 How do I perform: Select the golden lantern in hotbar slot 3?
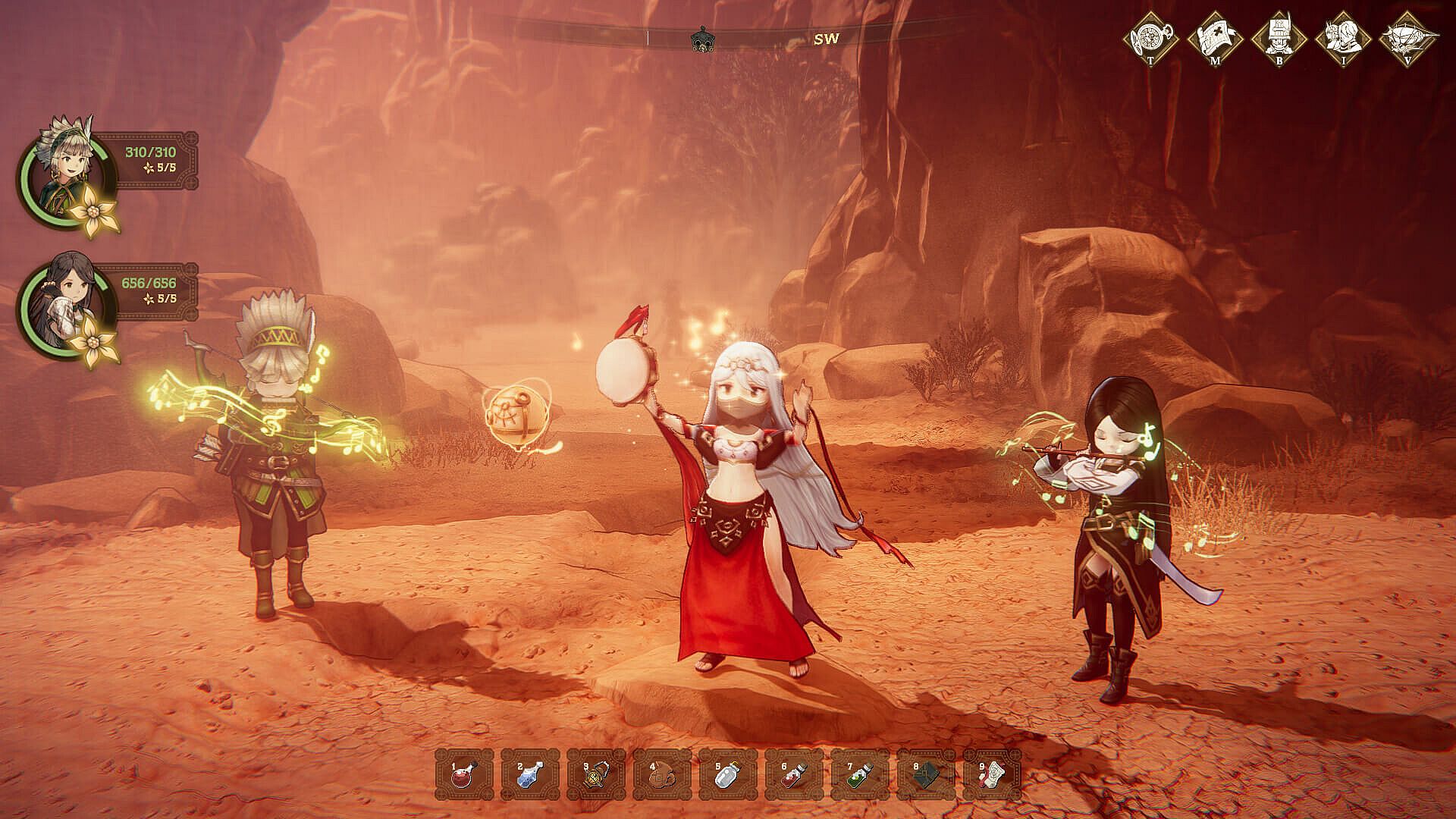pos(596,775)
